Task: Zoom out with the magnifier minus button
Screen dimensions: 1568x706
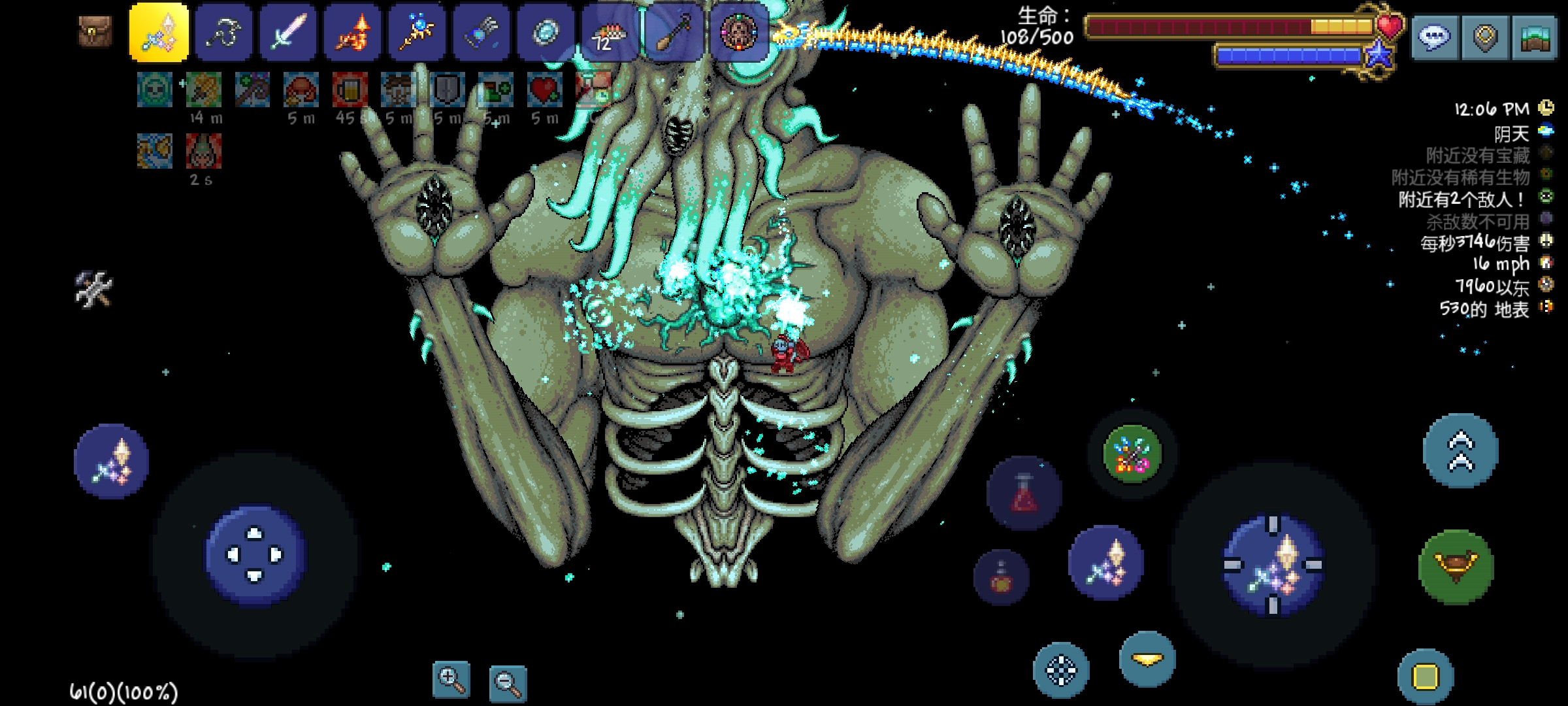Action: [508, 683]
